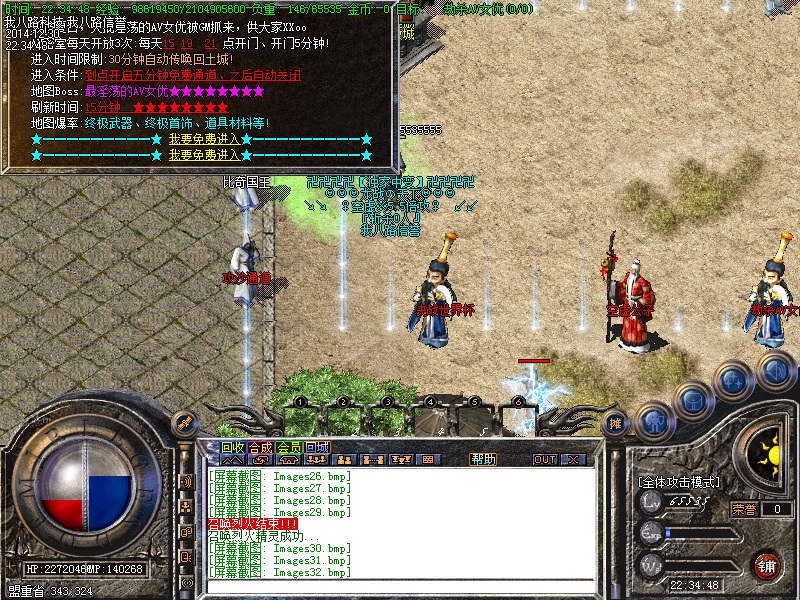
Task: Switch to the 合成 (synthesis) tab
Action: click(260, 447)
